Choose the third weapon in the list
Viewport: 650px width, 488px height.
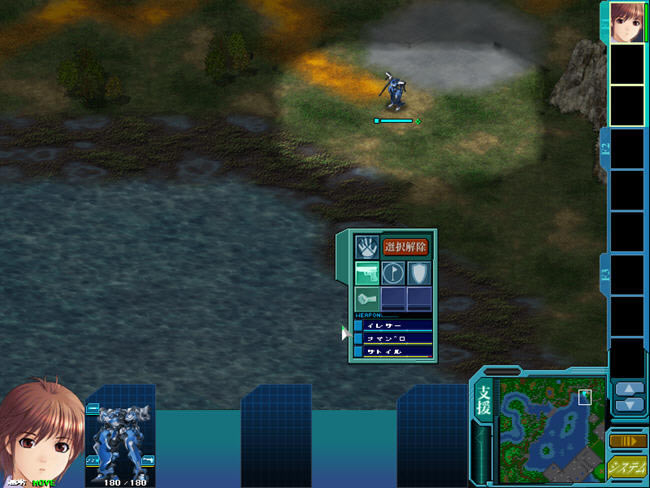tap(396, 352)
